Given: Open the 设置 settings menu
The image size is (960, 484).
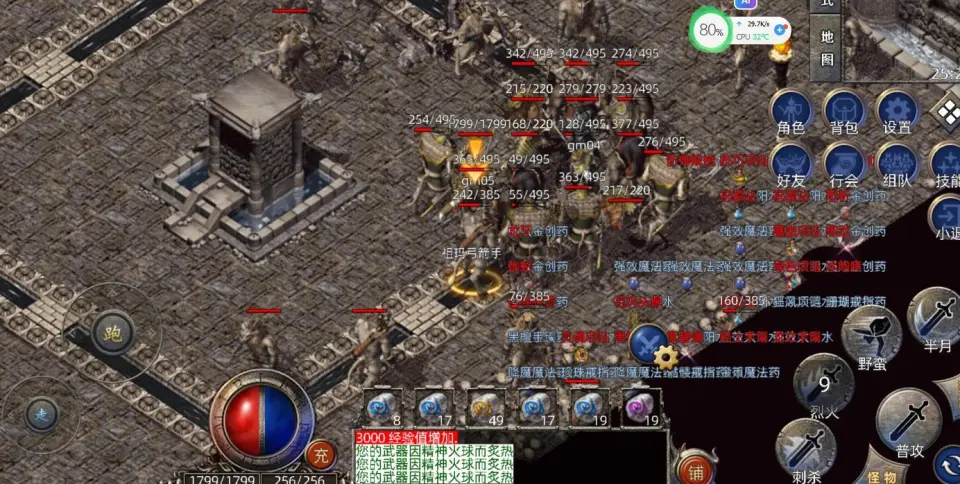Looking at the screenshot, I should click(897, 112).
